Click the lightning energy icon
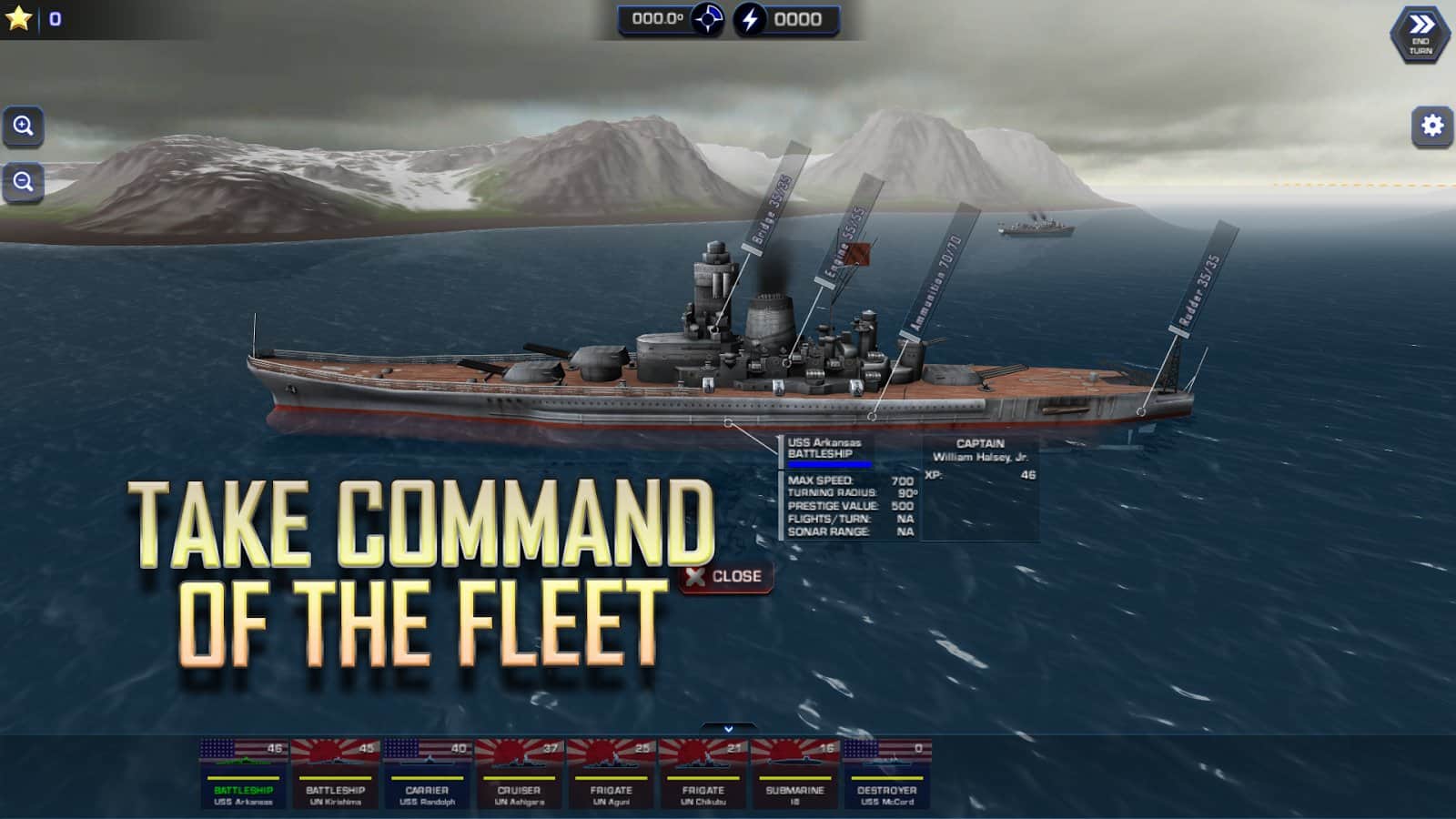The height and width of the screenshot is (819, 1456). [x=749, y=17]
